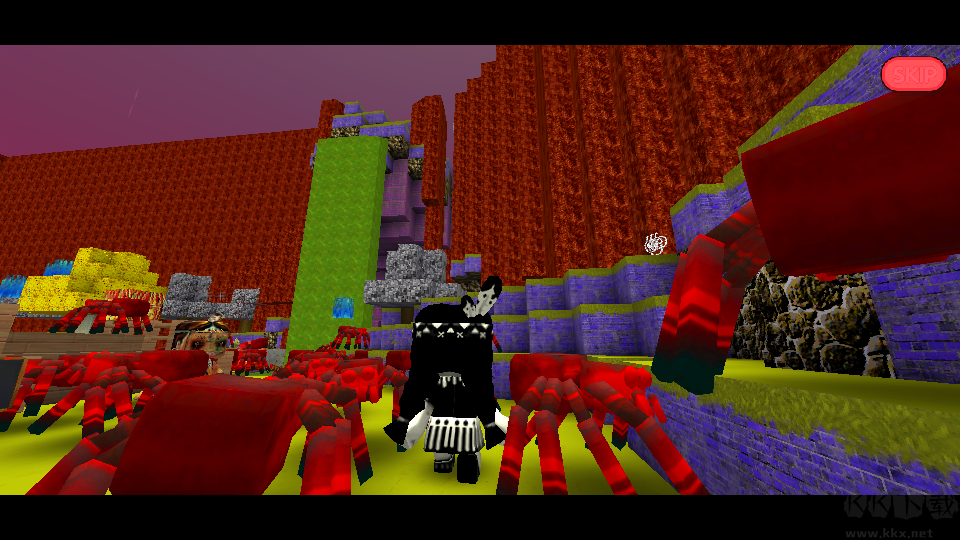Image resolution: width=960 pixels, height=540 pixels.
Task: Skip the cutscene with the SKIP button
Action: (913, 74)
